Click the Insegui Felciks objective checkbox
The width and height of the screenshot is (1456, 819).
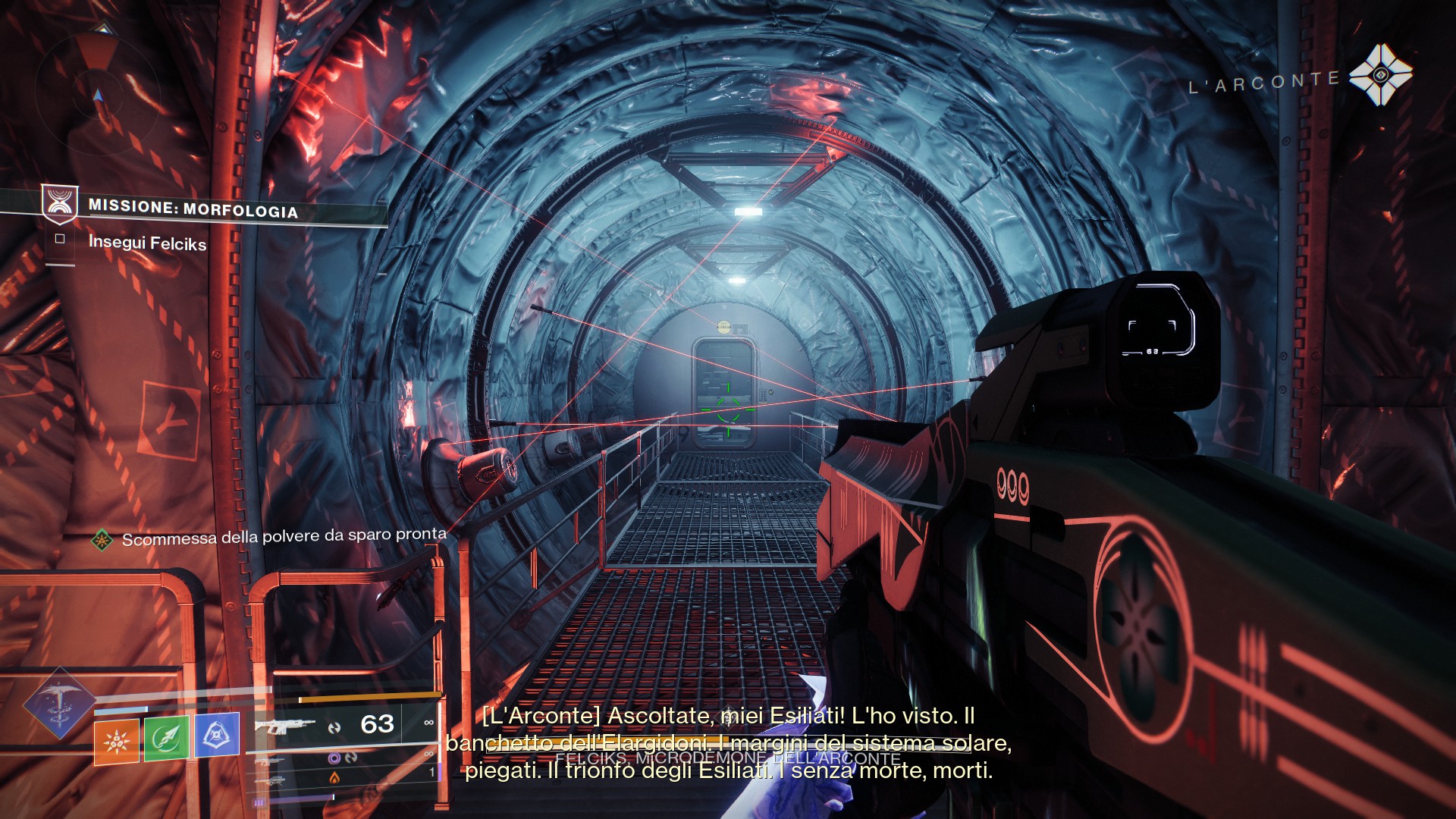click(x=60, y=239)
